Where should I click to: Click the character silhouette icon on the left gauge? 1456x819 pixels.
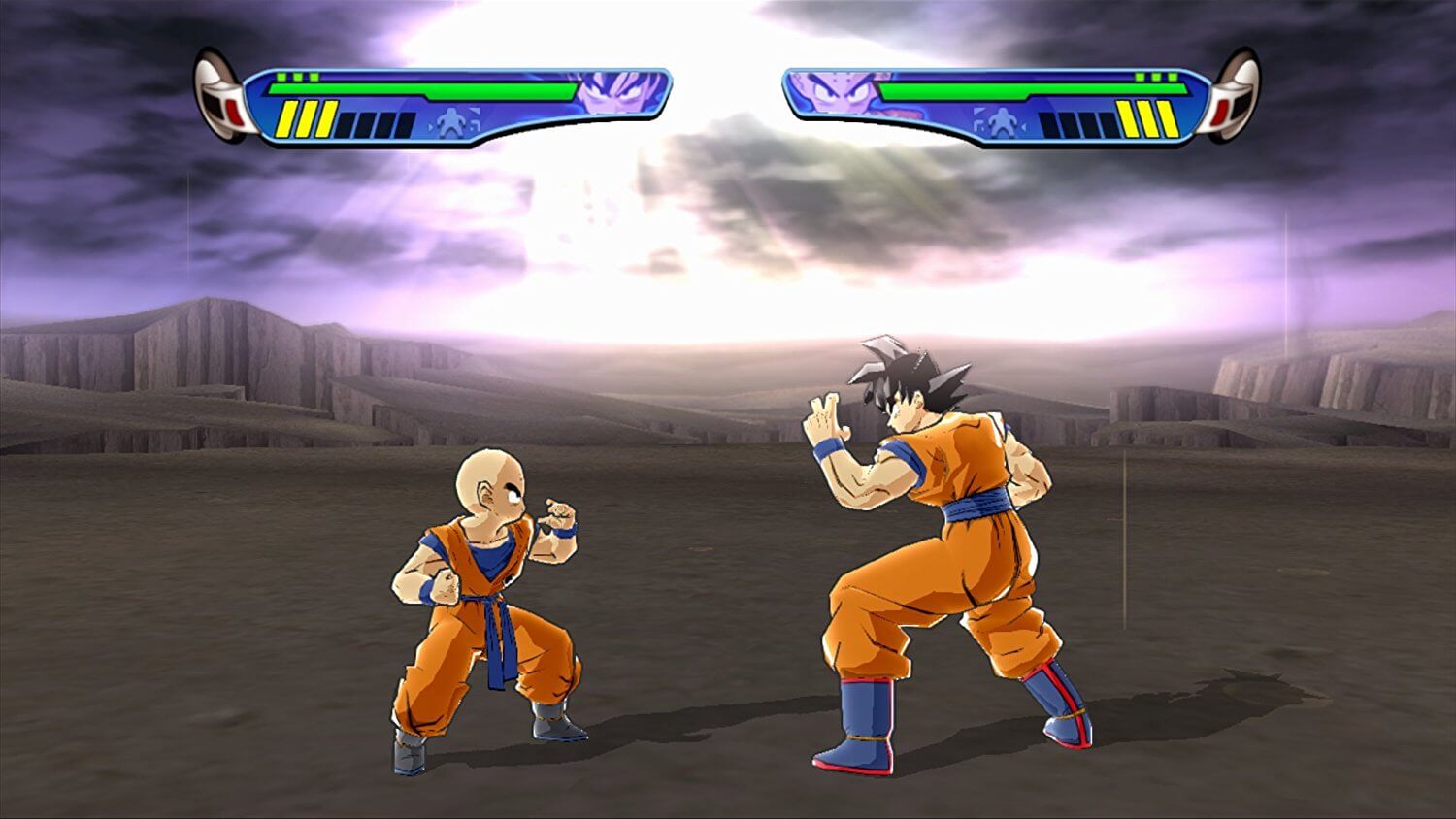452,120
